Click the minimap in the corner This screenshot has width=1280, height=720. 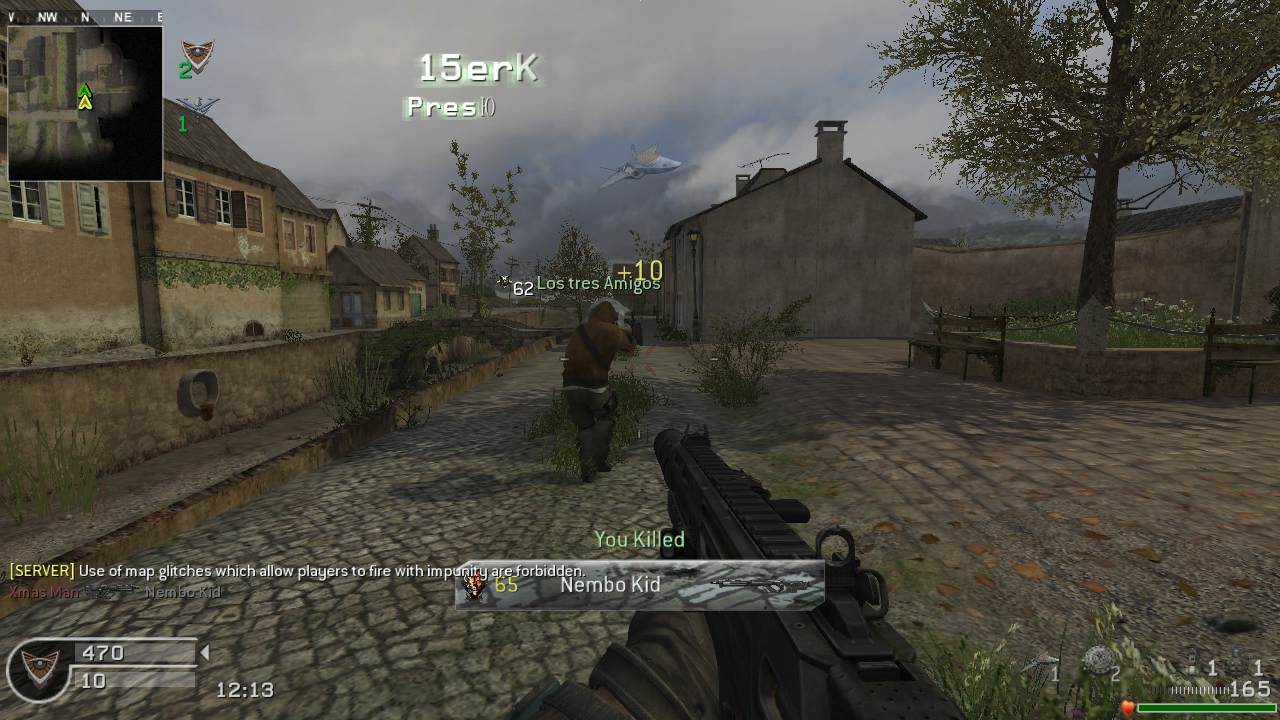85,103
